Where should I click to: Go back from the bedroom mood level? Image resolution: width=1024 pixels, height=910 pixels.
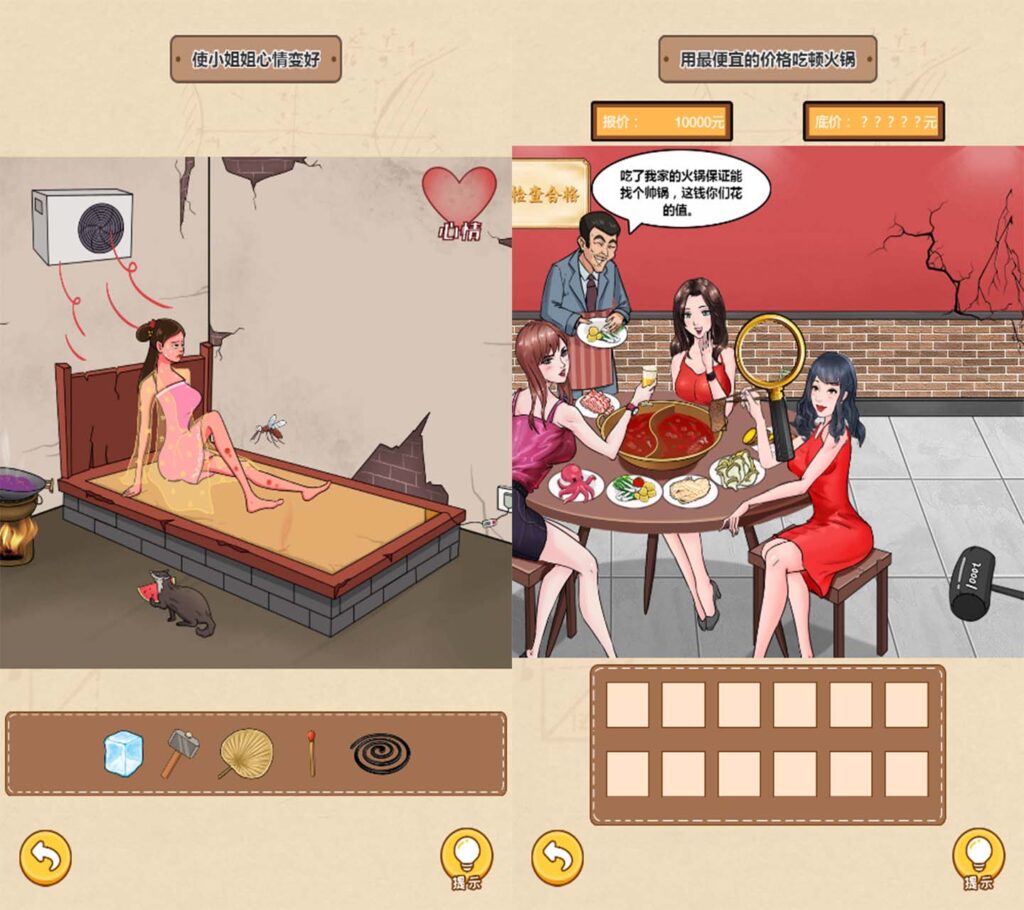[x=45, y=856]
